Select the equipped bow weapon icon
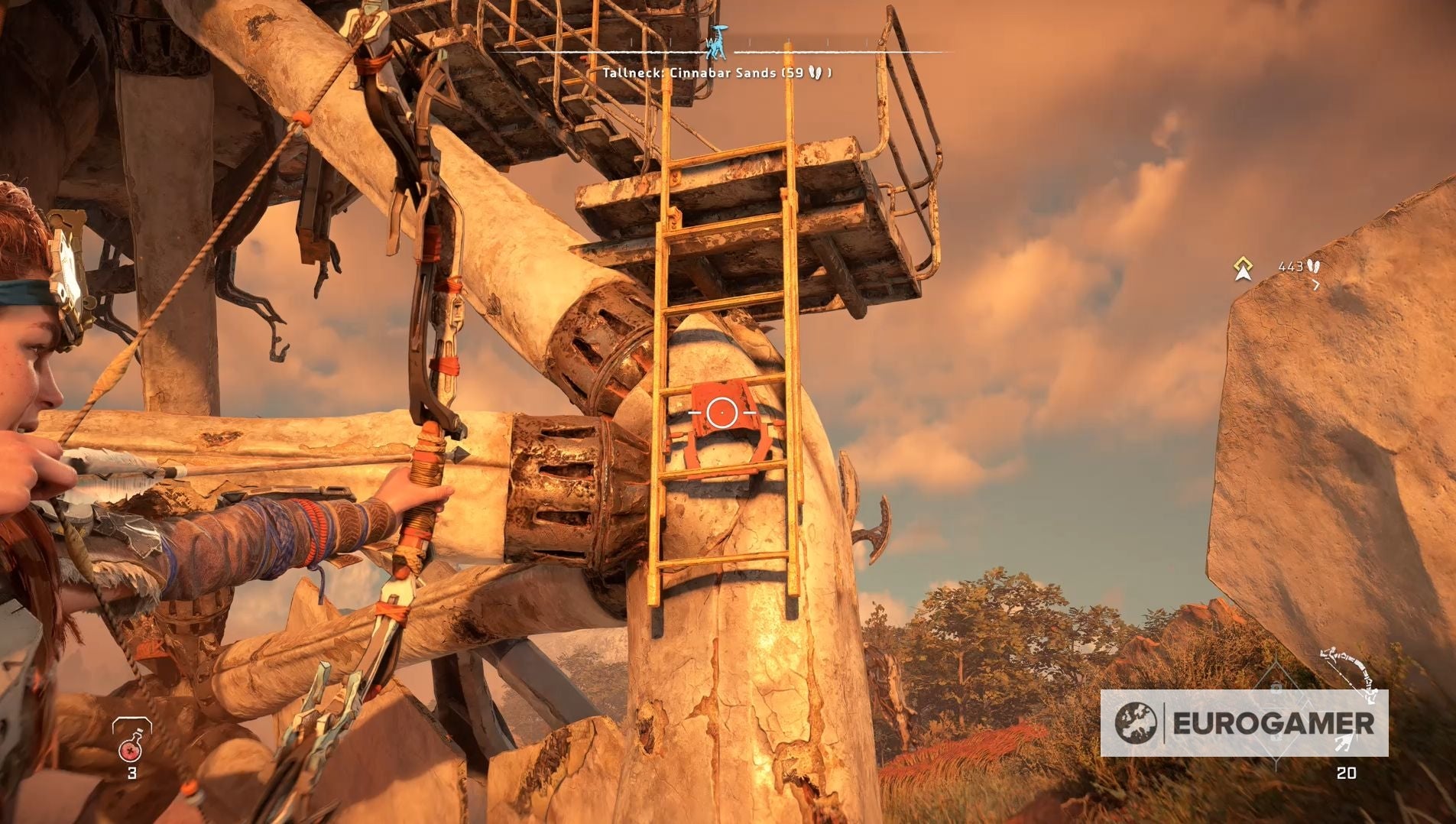The height and width of the screenshot is (824, 1456). point(1351,672)
